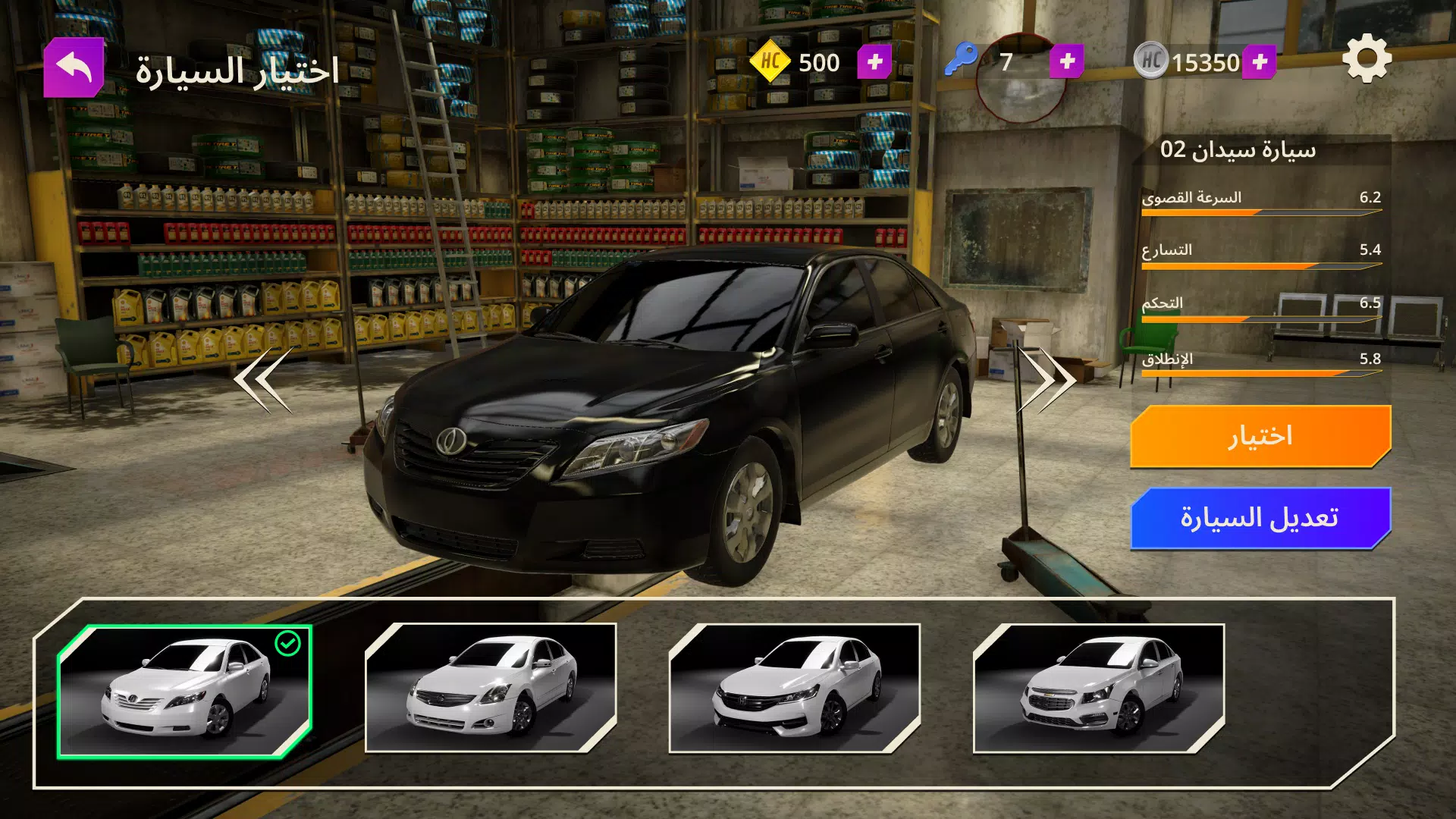1456x819 pixels.
Task: Open settings with the gear icon
Action: (1367, 59)
